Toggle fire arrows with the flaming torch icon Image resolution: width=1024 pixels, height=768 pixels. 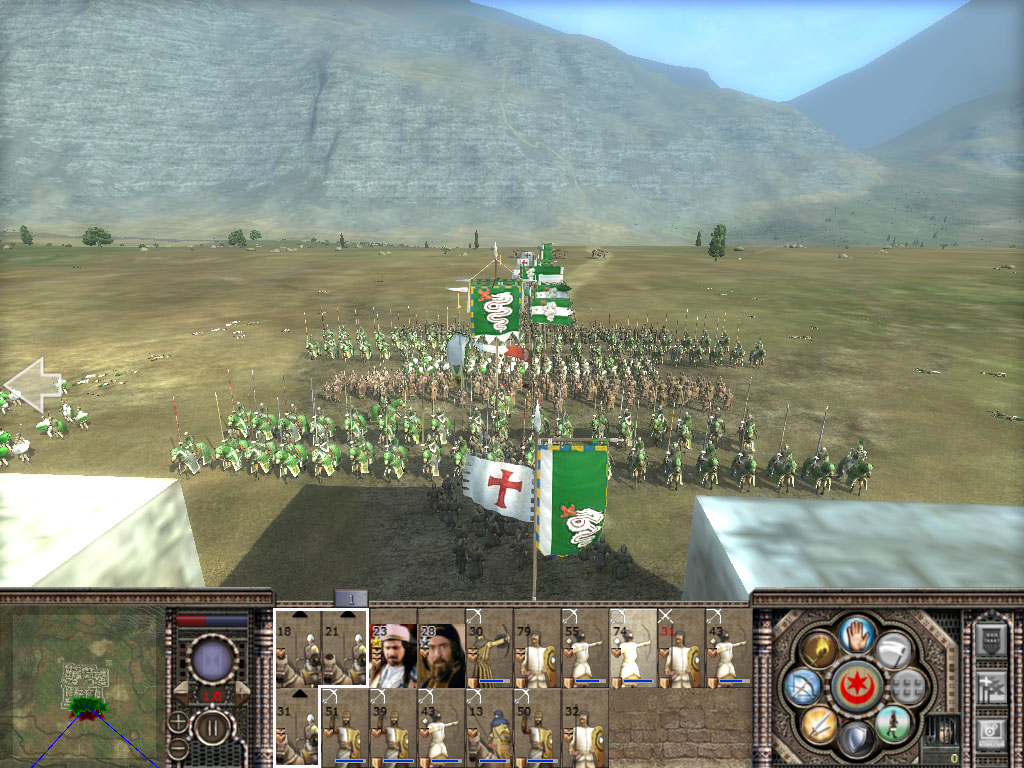click(x=818, y=649)
